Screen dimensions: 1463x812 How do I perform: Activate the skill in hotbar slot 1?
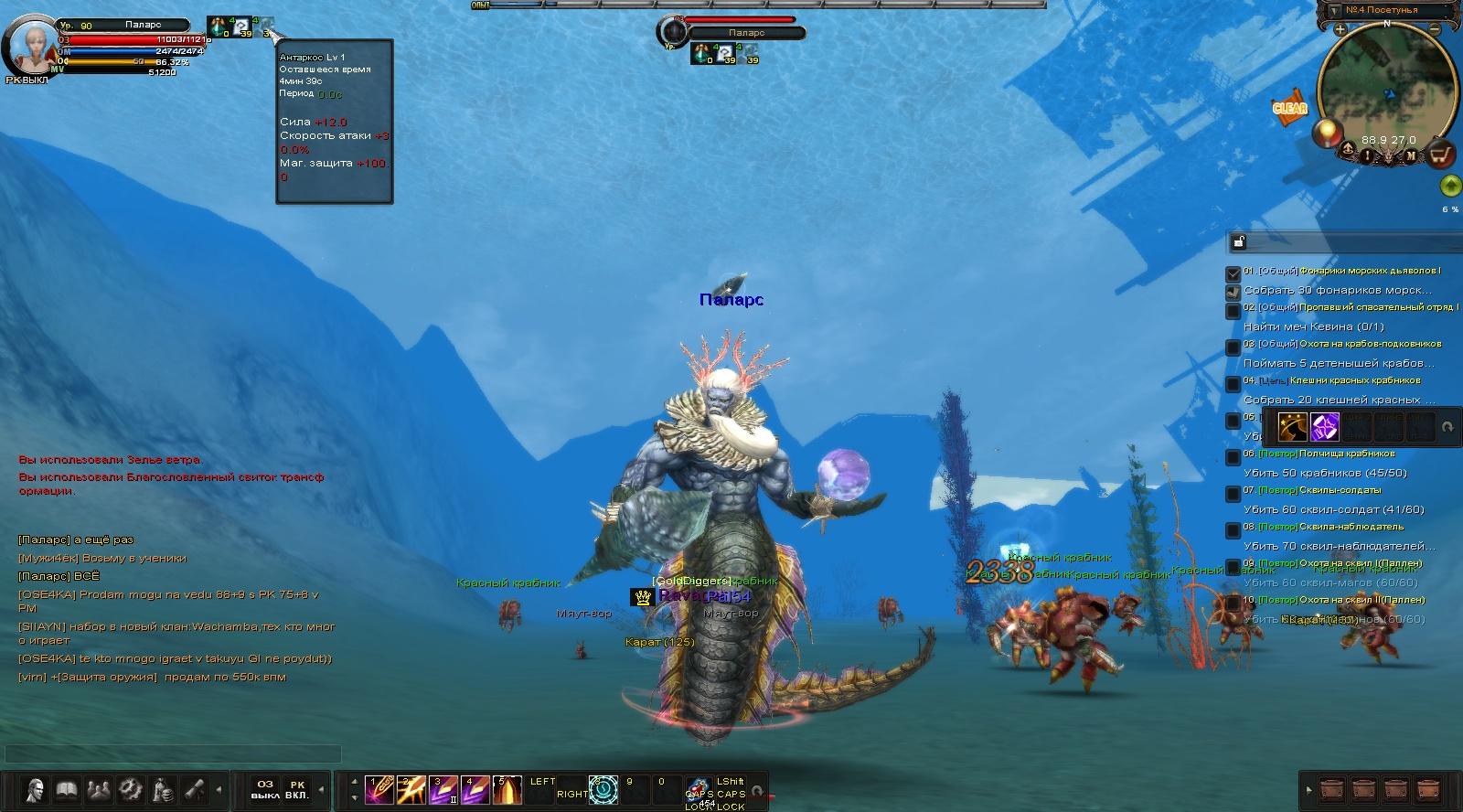pos(379,789)
